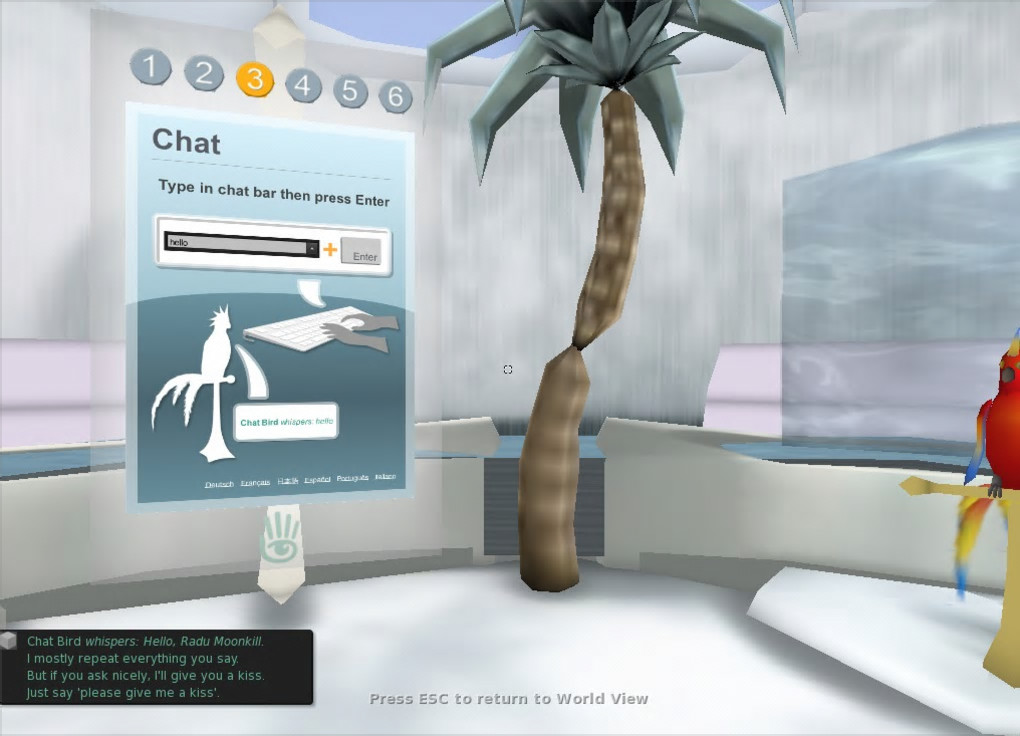This screenshot has width=1020, height=736.
Task: Select tutorial step 2 circle
Action: [204, 73]
